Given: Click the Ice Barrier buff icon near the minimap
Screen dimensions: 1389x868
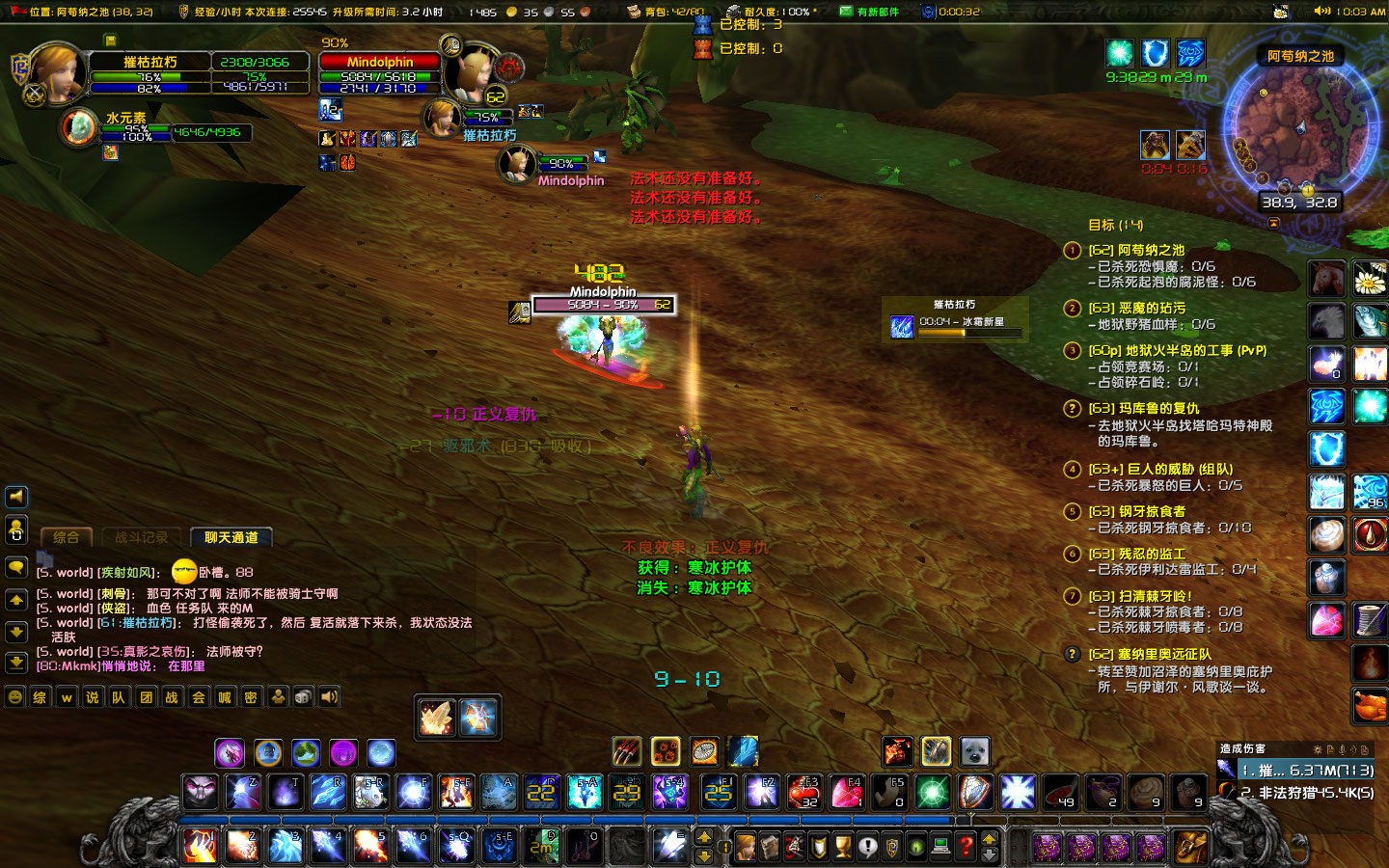Looking at the screenshot, I should tap(1156, 54).
